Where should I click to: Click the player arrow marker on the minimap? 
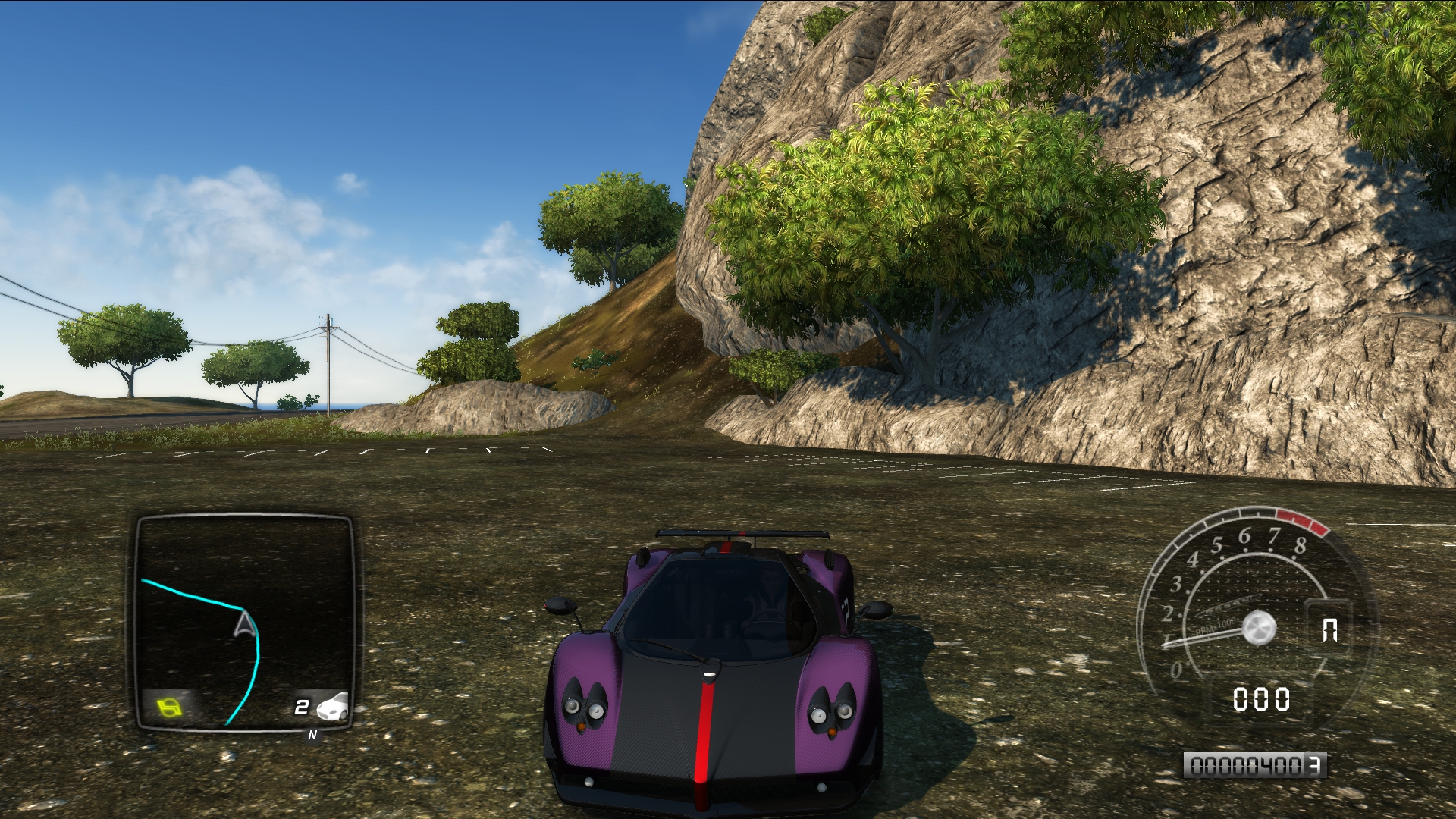[244, 625]
